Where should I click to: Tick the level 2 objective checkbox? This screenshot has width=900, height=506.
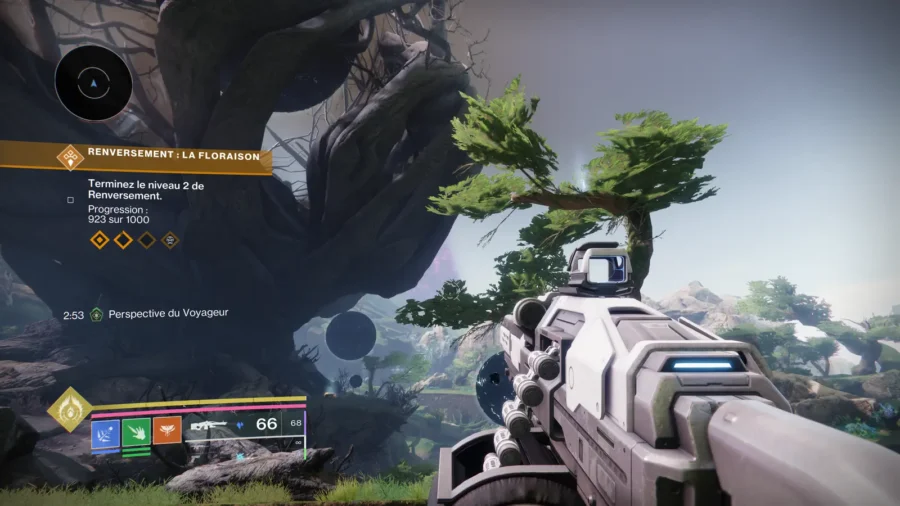(x=70, y=199)
